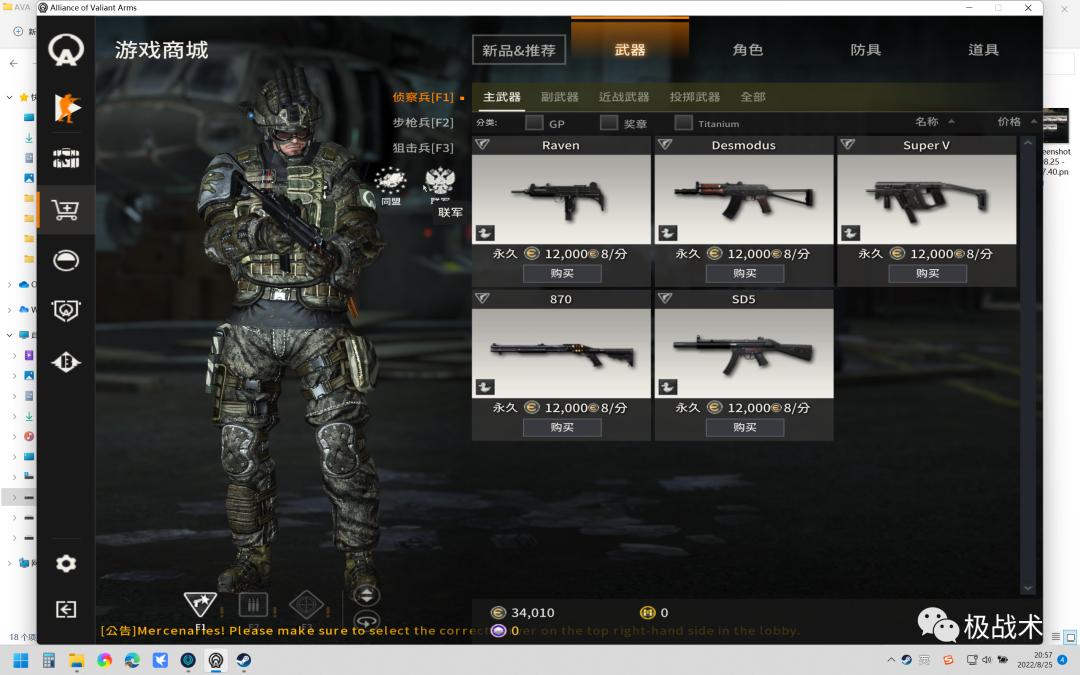Close the Alliance of Valiant Arms window
This screenshot has height=675, width=1080.
(1025, 8)
